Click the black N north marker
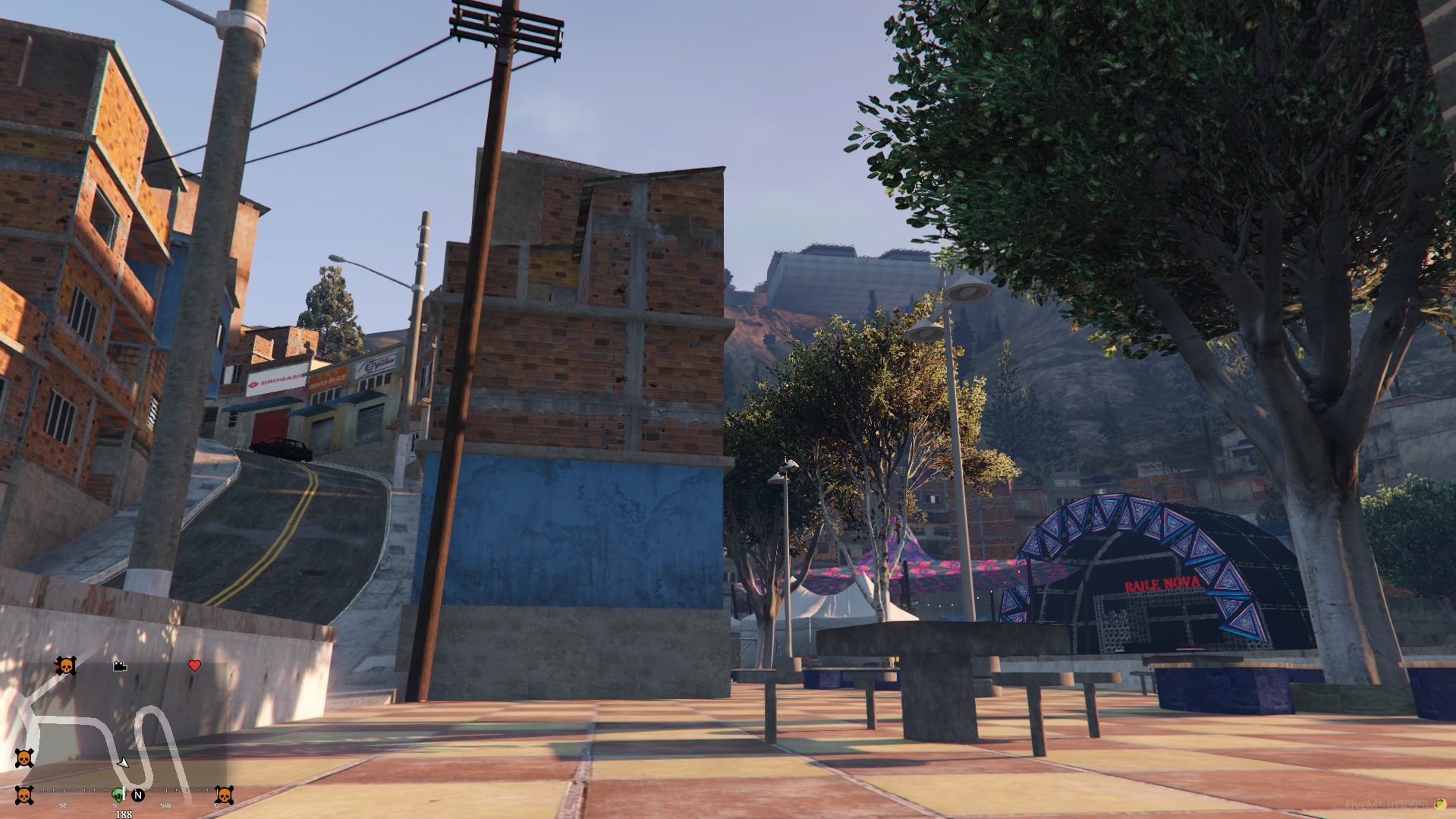Viewport: 1456px width, 819px height. tap(138, 795)
